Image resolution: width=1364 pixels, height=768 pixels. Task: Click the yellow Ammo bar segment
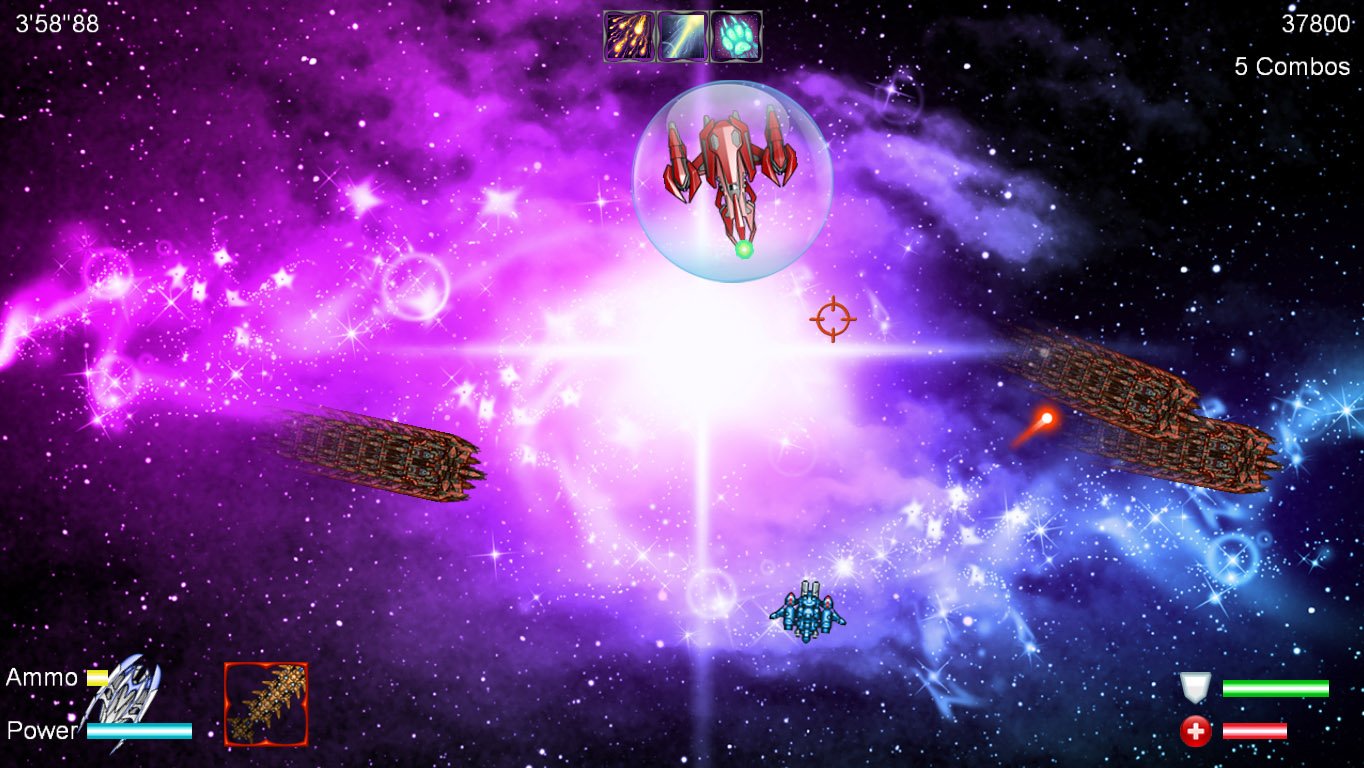click(97, 677)
